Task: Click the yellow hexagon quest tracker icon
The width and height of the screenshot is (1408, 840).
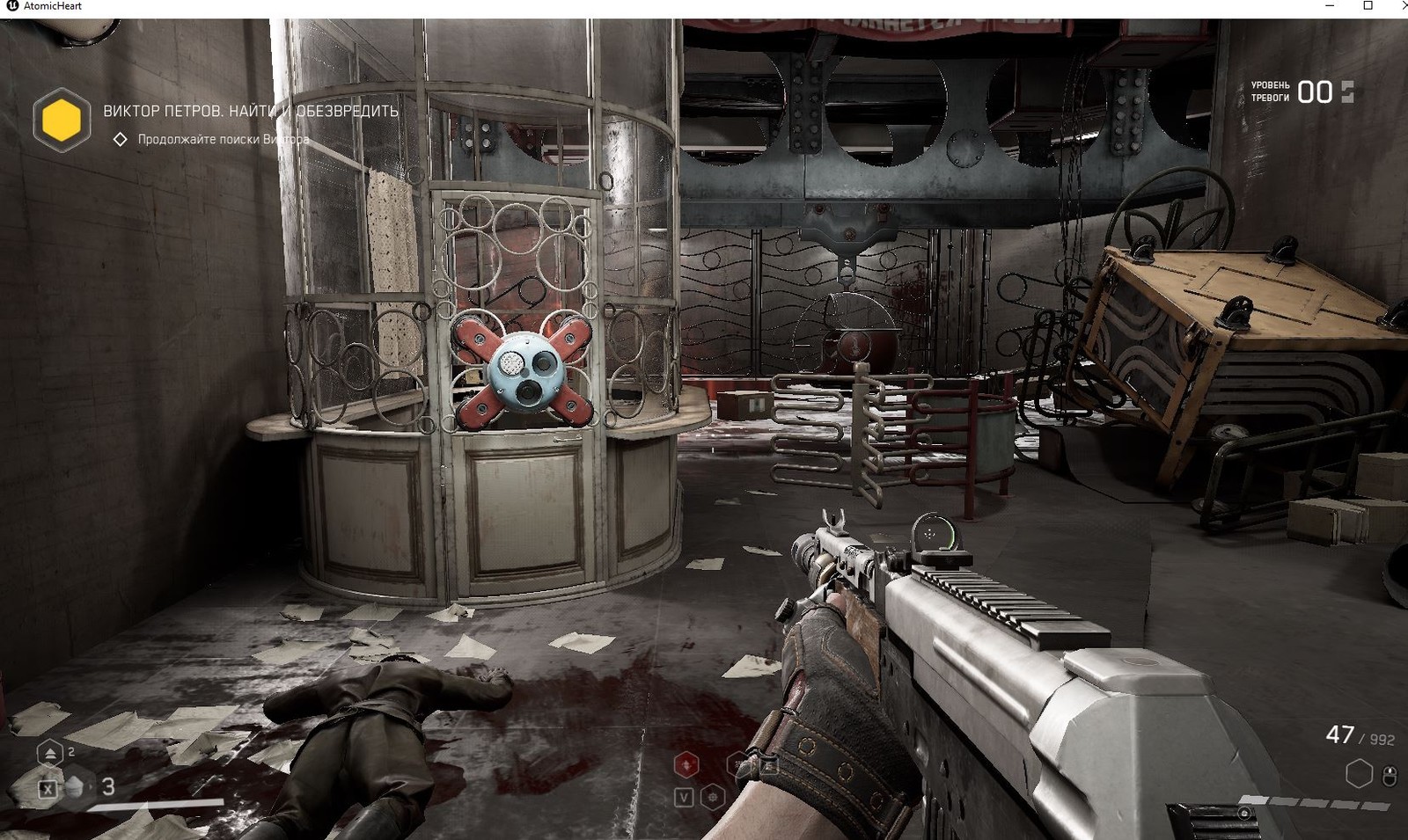Action: [62, 120]
